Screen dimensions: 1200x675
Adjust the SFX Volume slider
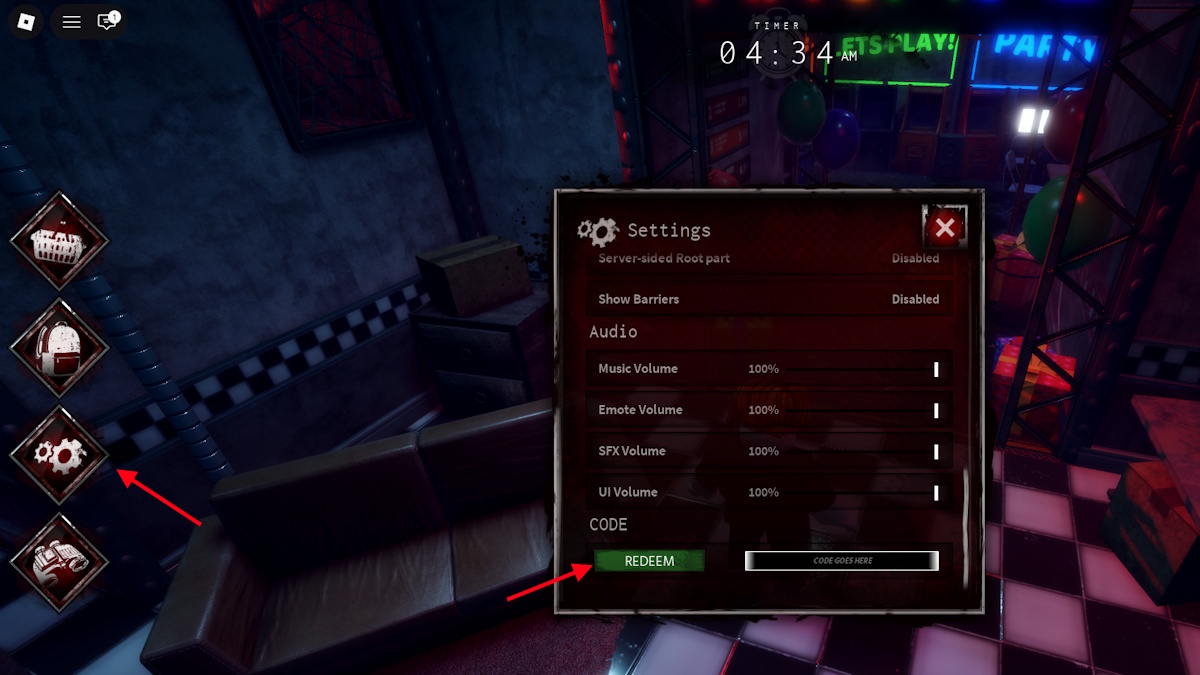pyautogui.click(x=936, y=451)
